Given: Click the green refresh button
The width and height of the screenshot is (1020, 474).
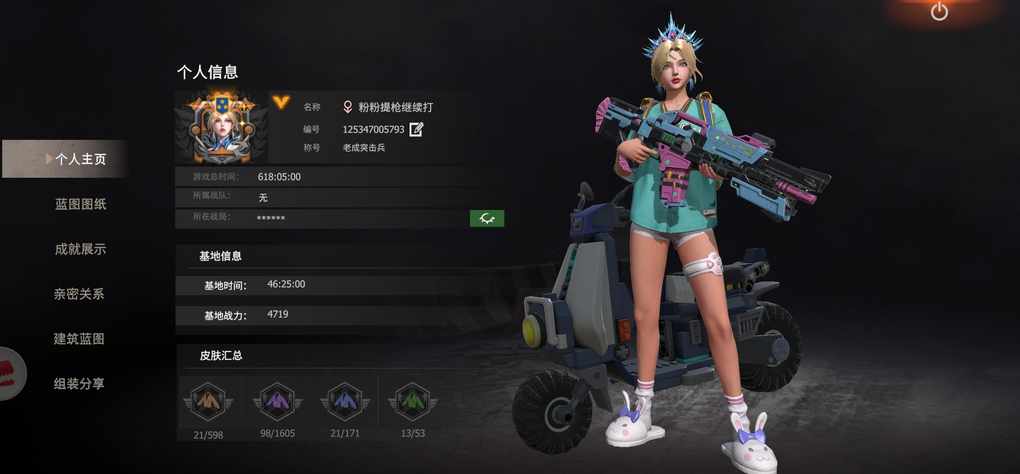Looking at the screenshot, I should (x=487, y=218).
